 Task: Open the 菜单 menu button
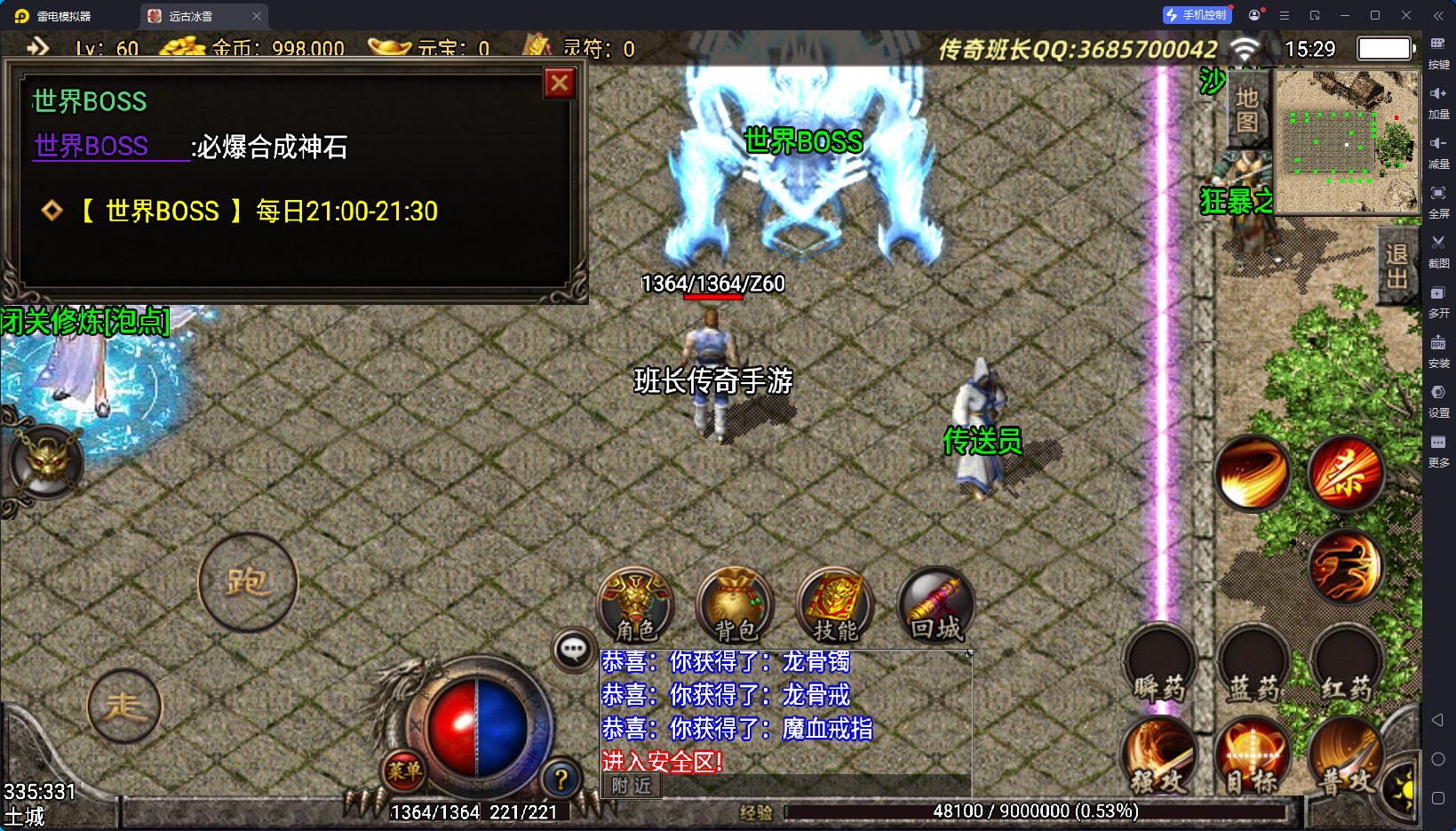click(403, 771)
